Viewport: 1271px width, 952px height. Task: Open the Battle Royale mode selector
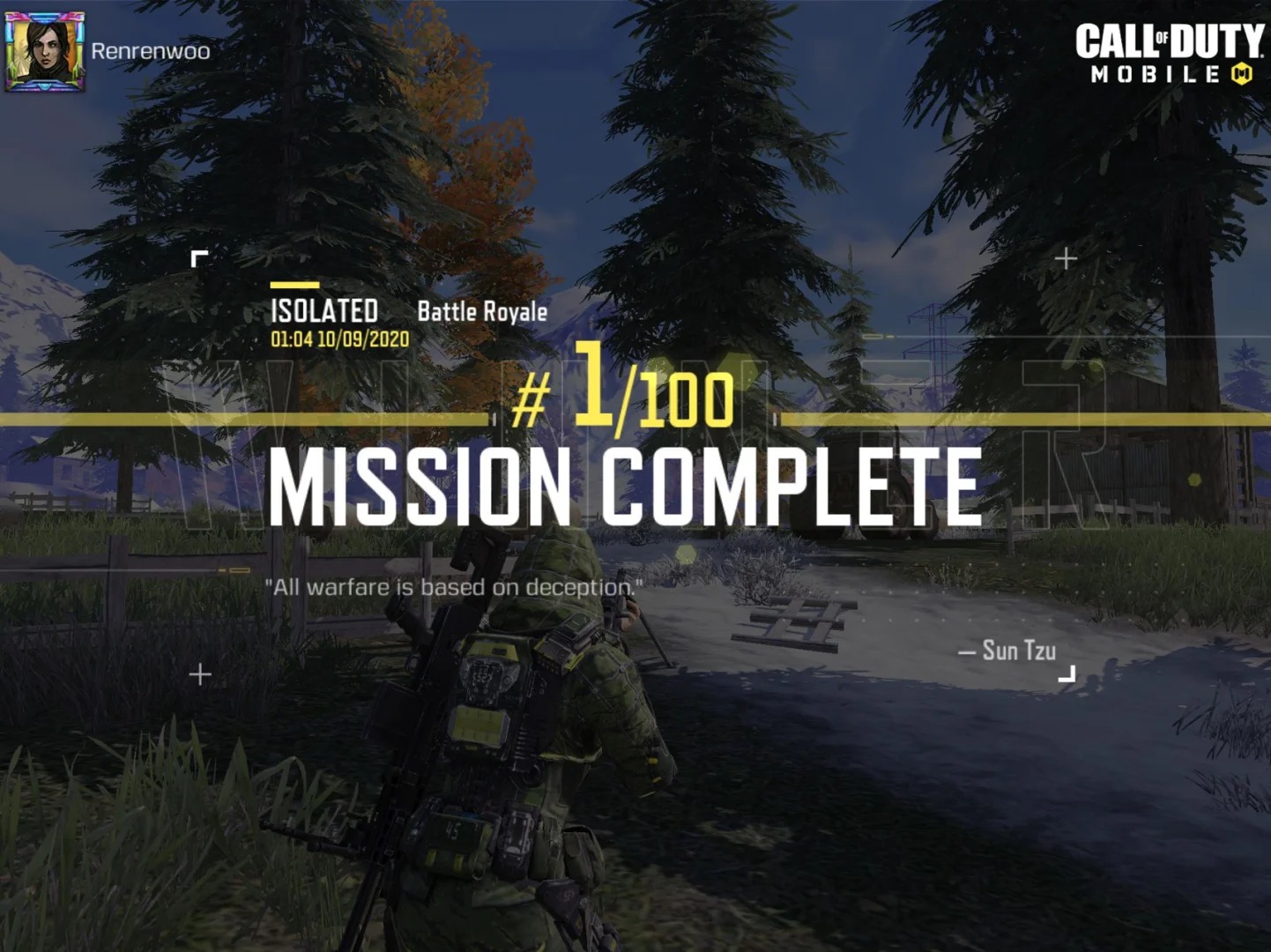click(x=481, y=311)
